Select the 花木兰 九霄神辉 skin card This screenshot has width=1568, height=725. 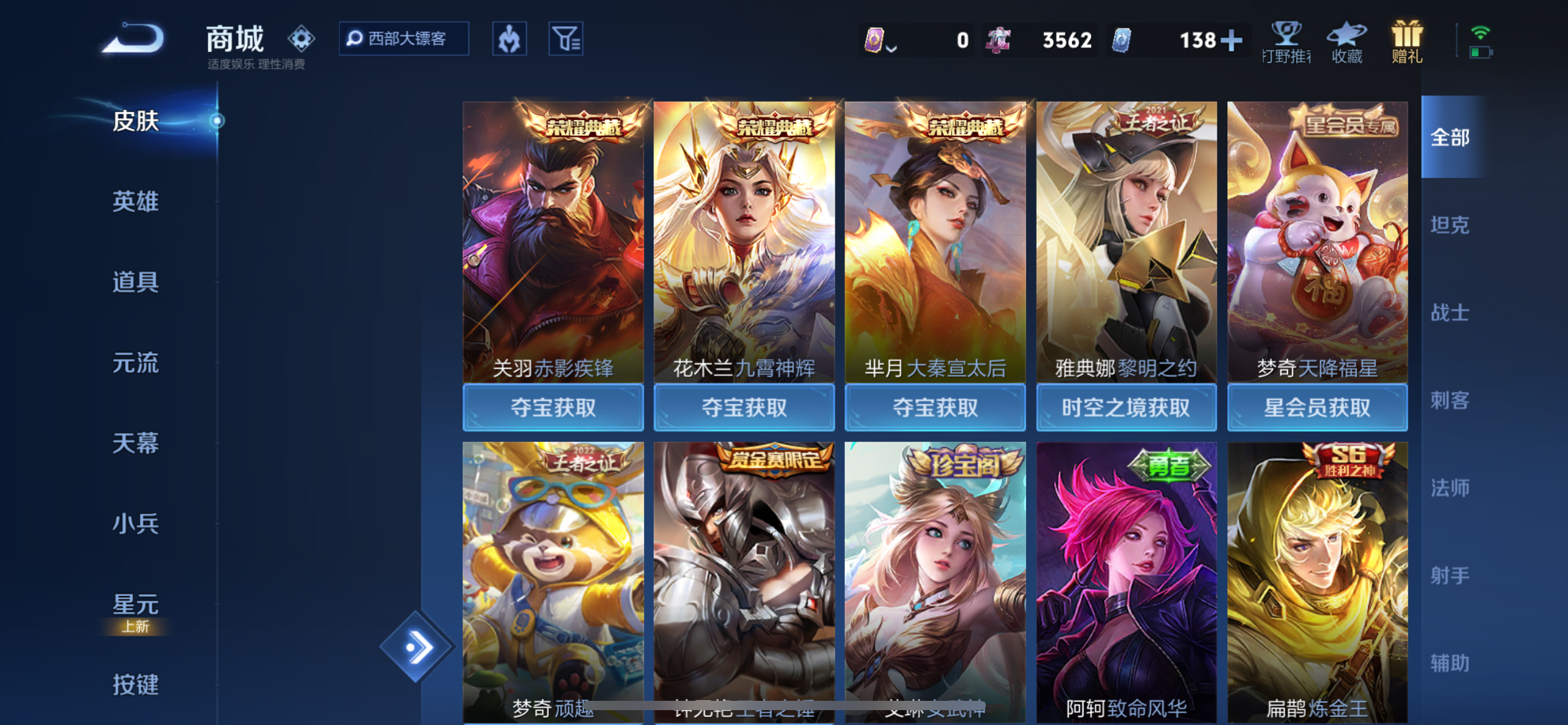pyautogui.click(x=744, y=248)
